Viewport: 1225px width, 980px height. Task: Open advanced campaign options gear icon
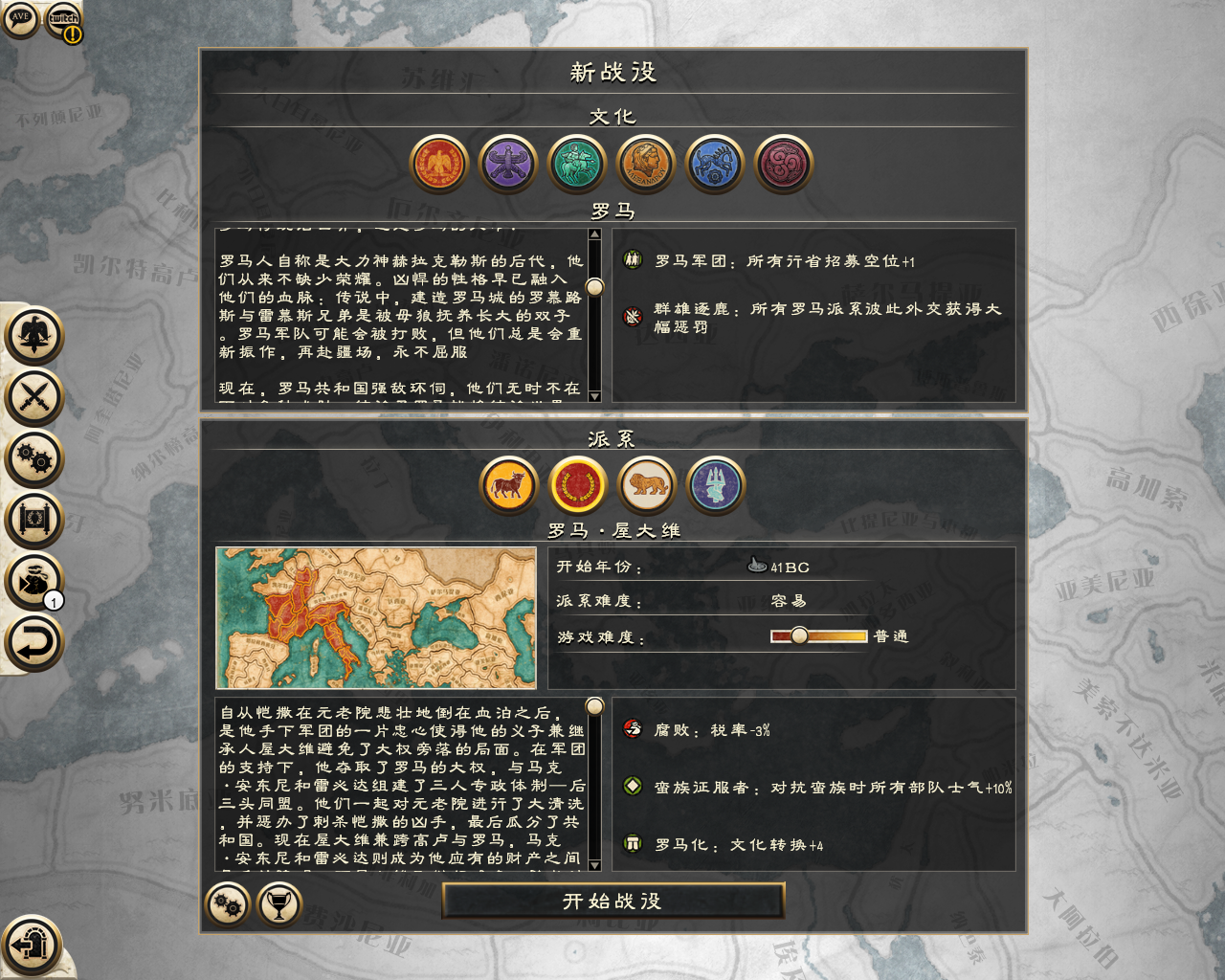tap(230, 903)
